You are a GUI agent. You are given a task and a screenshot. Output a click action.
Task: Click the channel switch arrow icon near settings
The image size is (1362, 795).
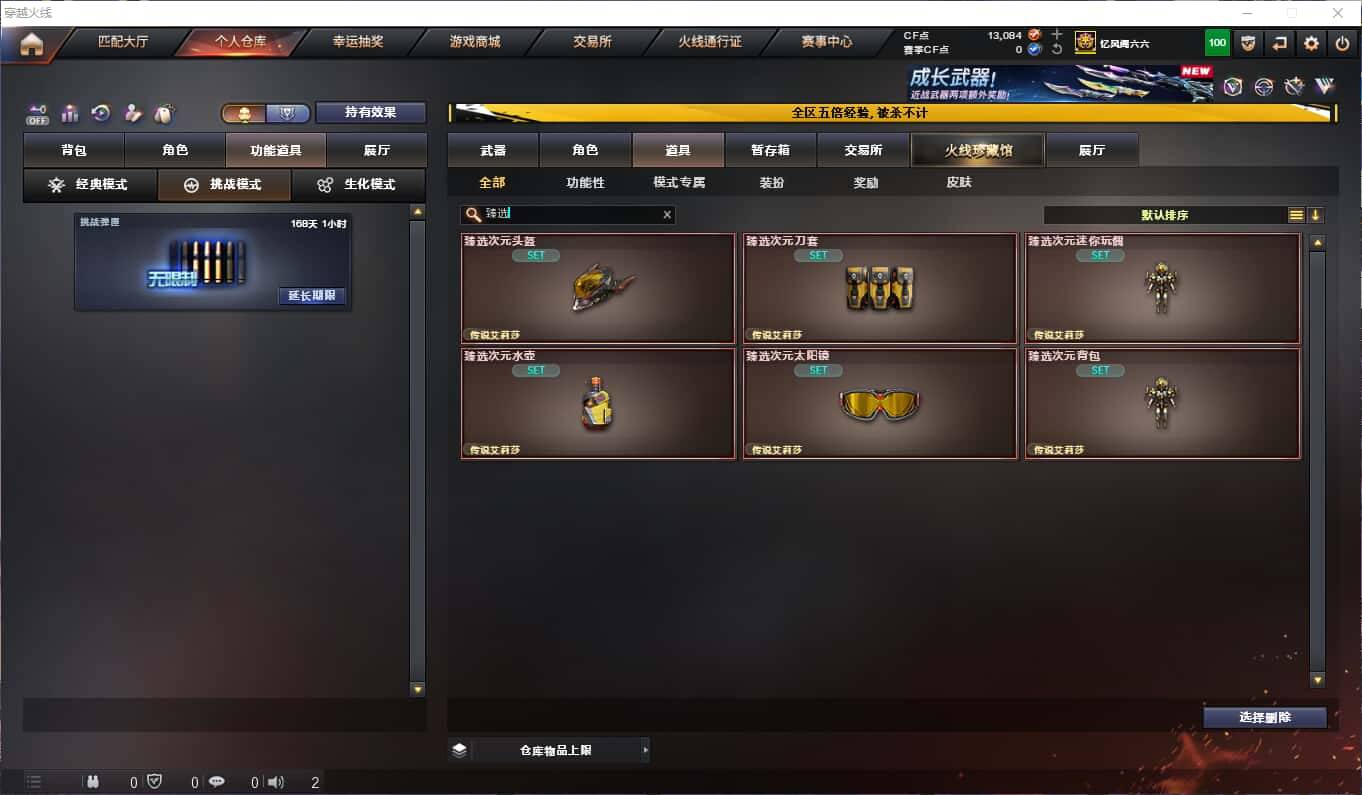(x=1280, y=43)
